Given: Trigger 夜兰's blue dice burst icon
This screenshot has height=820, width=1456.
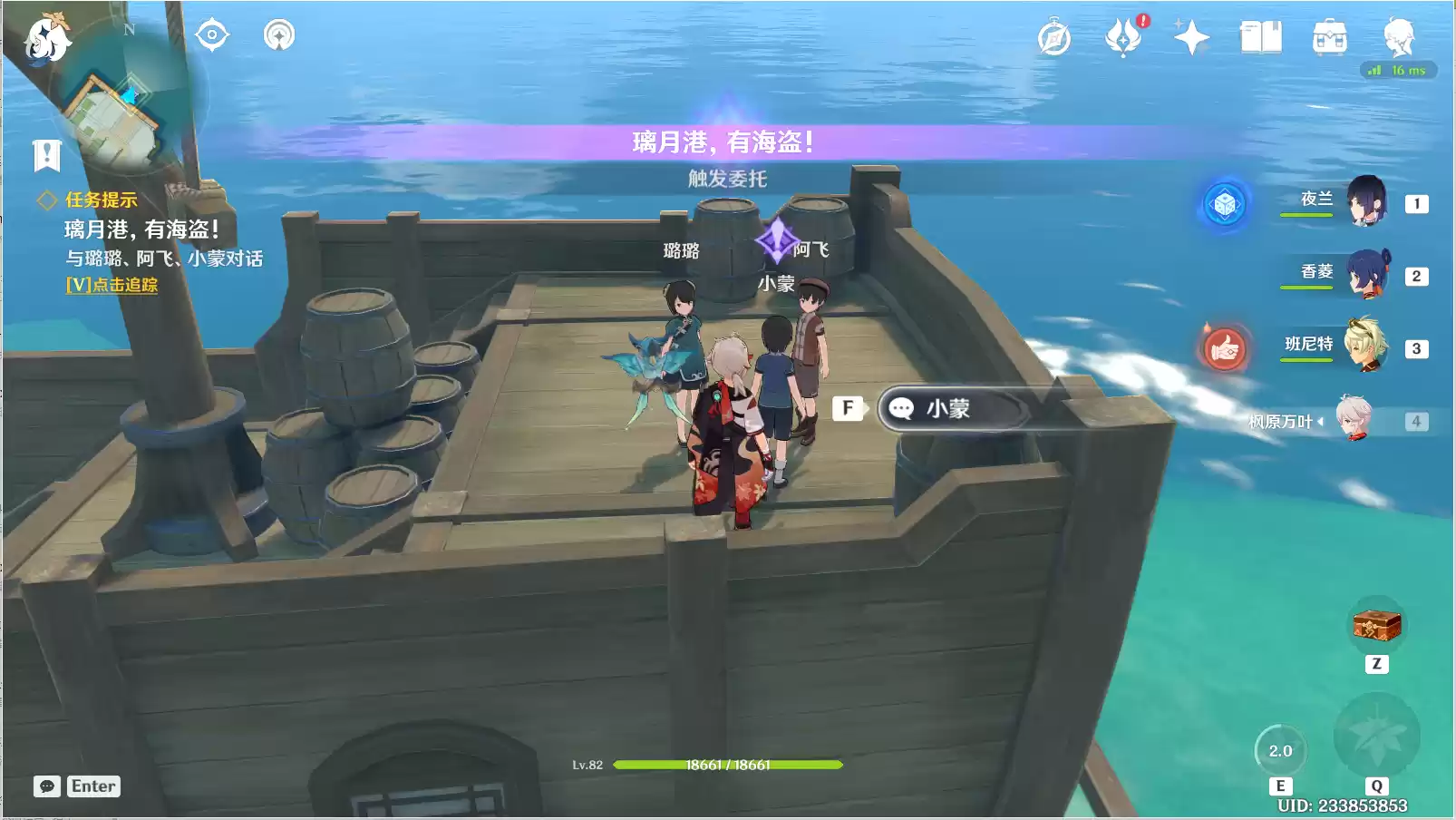Looking at the screenshot, I should tap(1225, 204).
